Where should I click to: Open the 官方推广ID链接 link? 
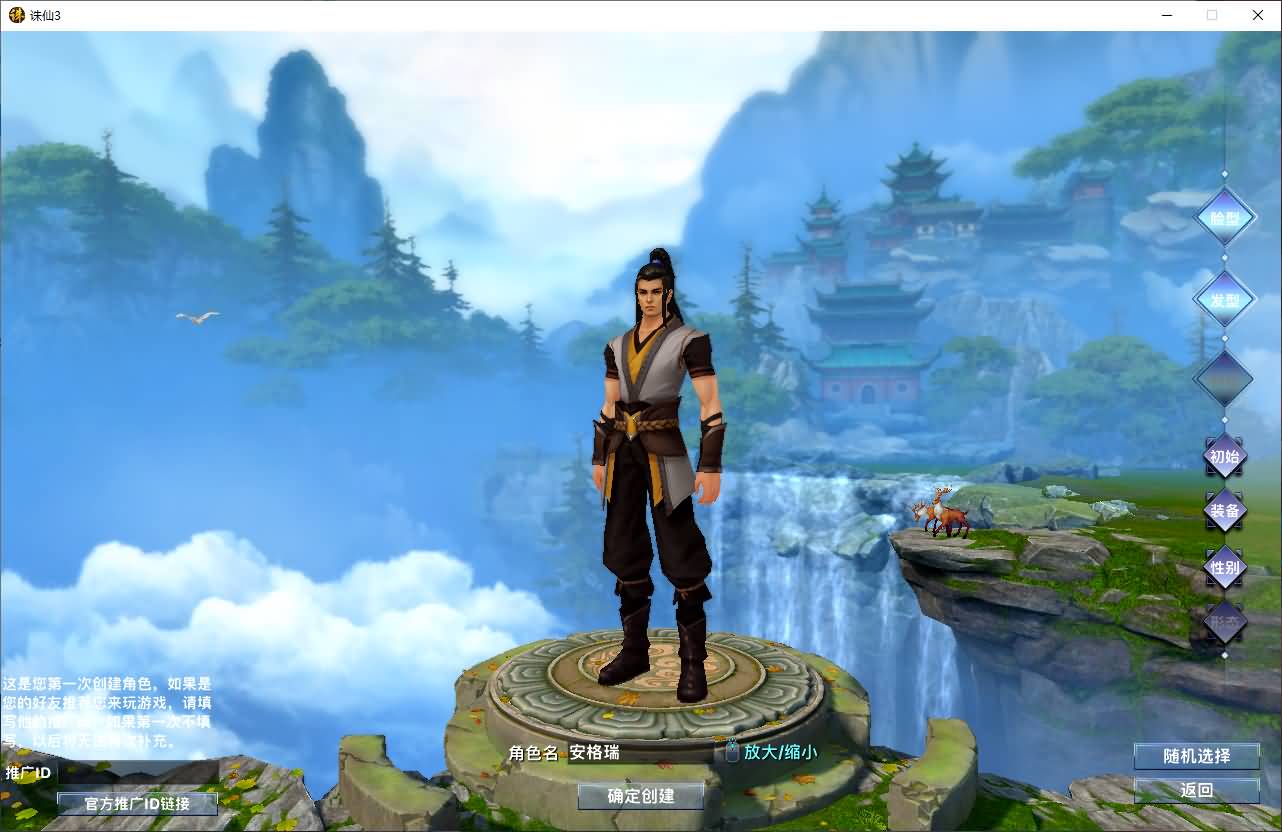pos(137,803)
